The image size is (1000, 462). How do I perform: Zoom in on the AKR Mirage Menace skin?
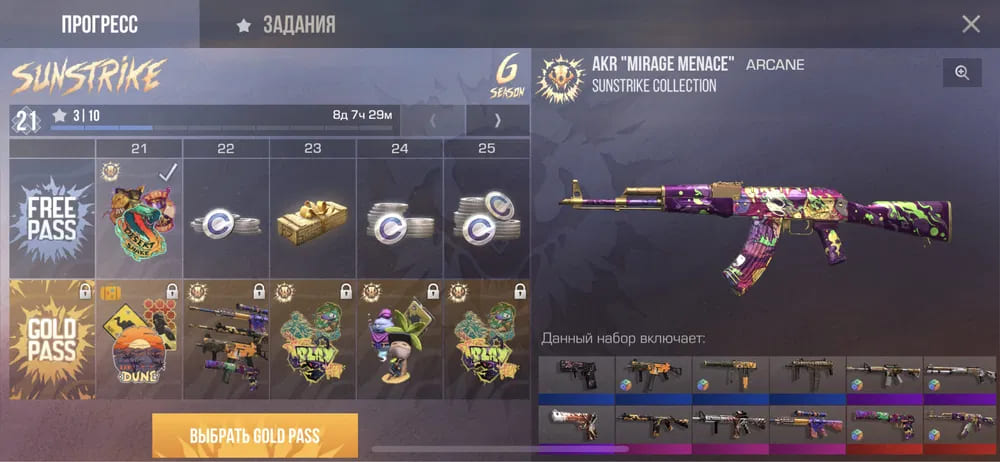tap(961, 73)
